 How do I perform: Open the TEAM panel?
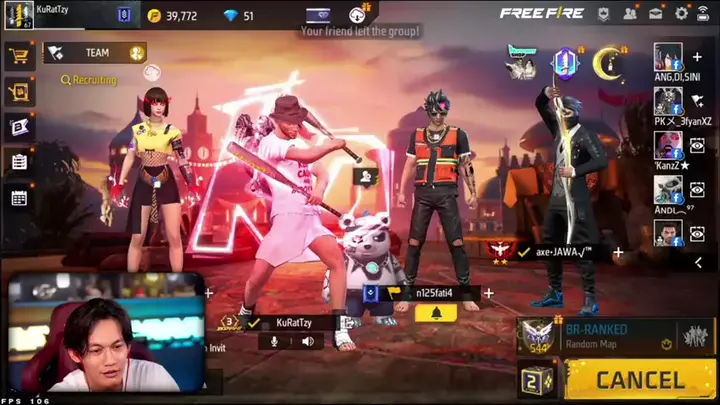[95, 53]
